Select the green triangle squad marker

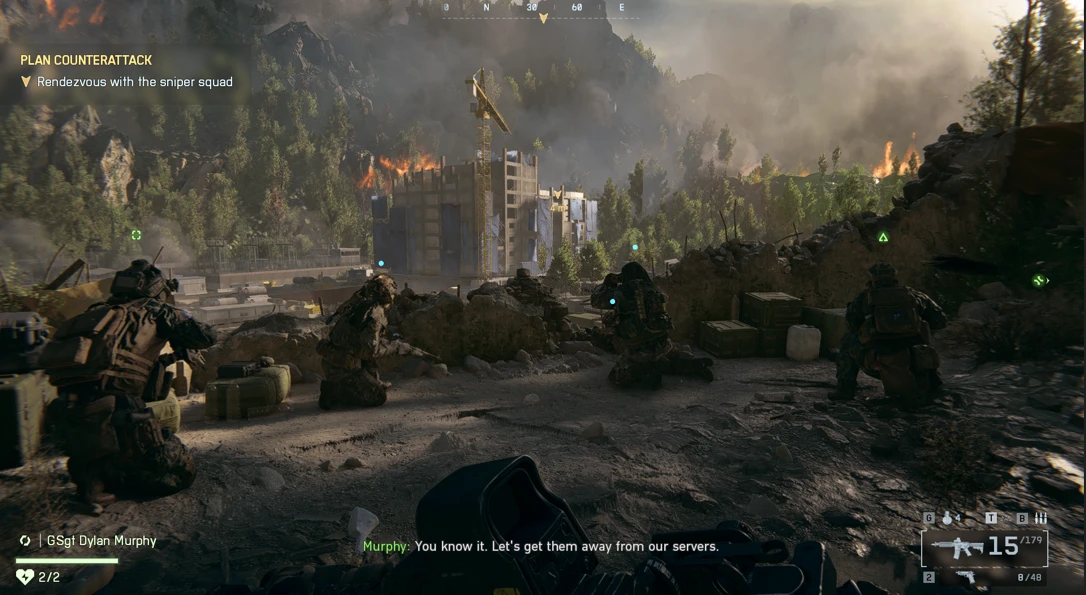(x=883, y=237)
